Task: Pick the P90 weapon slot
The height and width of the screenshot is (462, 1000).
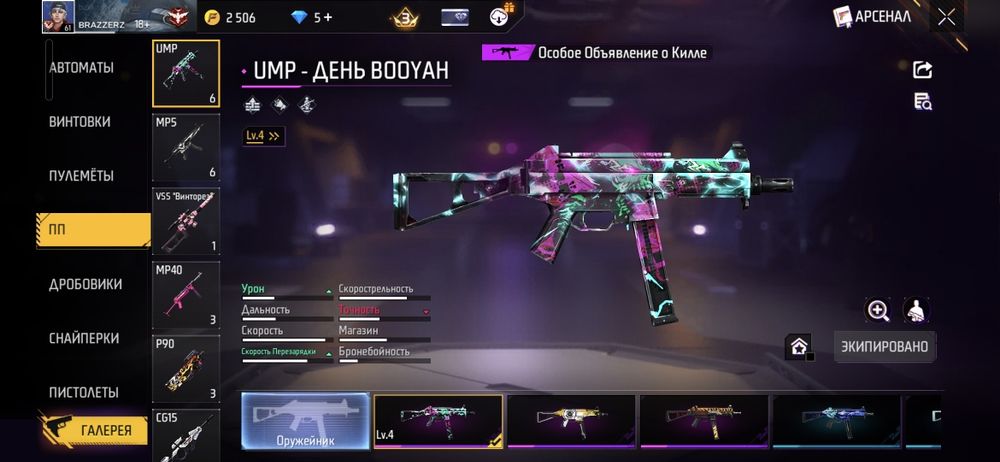Action: click(186, 367)
